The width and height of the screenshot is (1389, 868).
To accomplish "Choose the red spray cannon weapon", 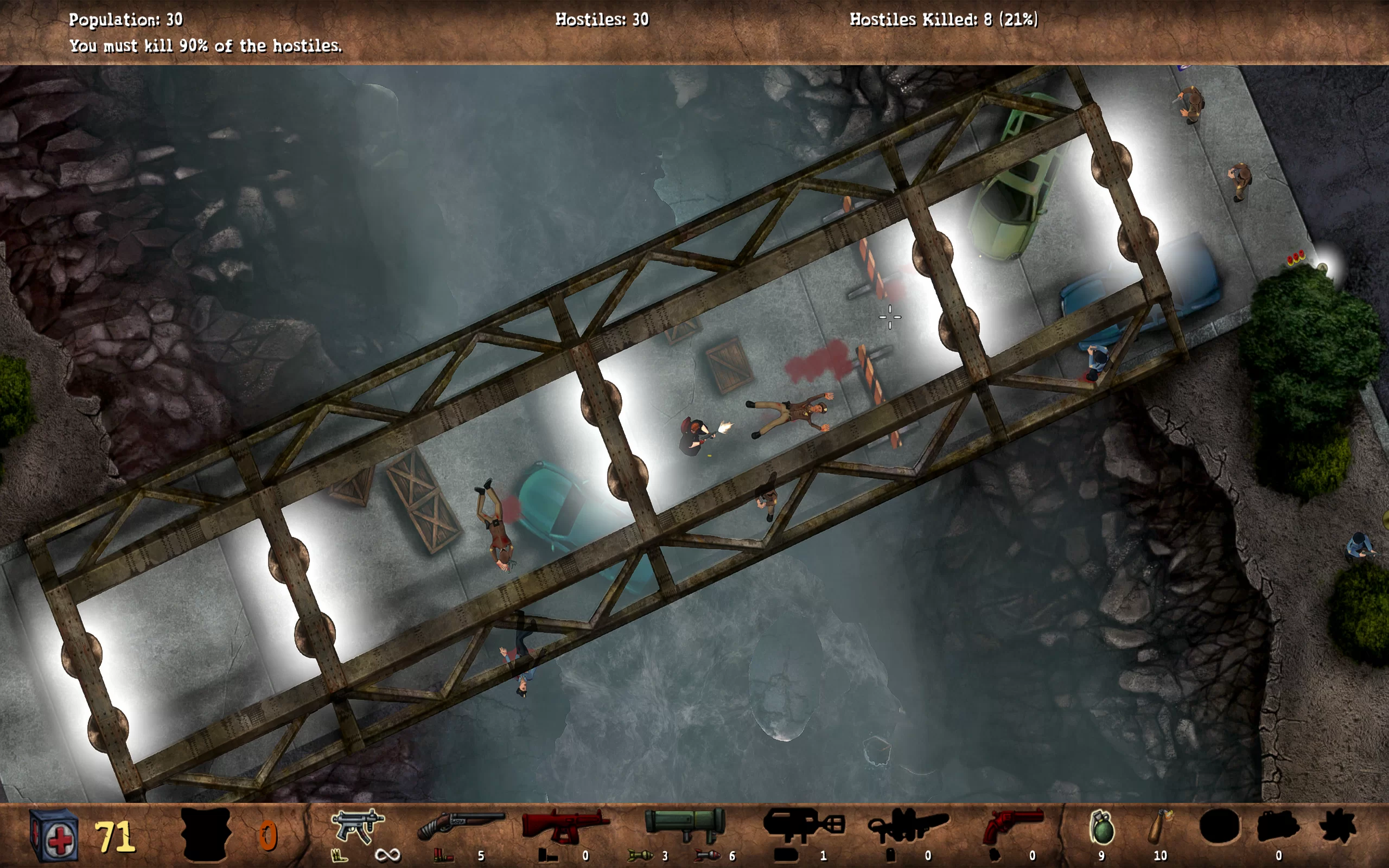I will click(x=565, y=827).
